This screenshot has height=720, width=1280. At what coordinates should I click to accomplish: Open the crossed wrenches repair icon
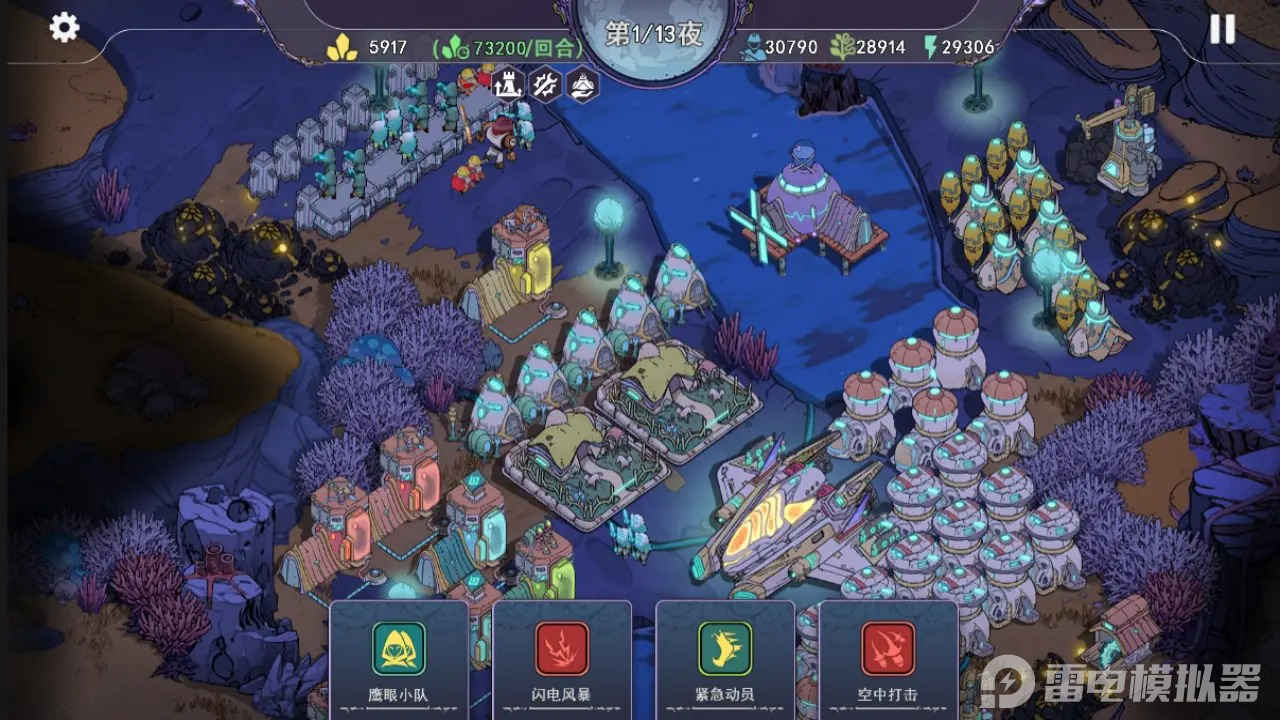click(x=546, y=82)
